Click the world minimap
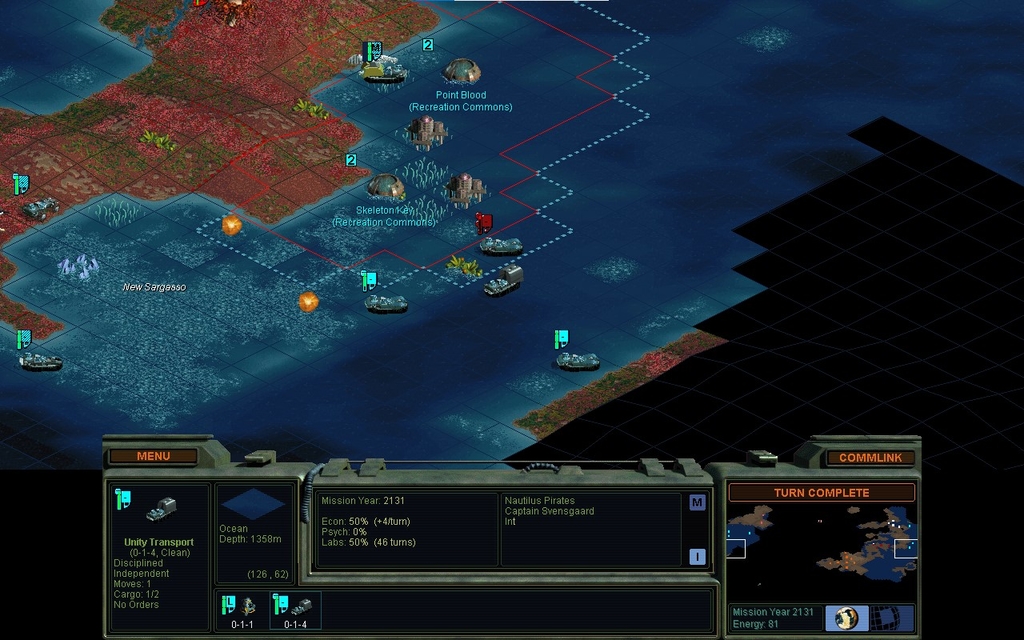 (820, 547)
